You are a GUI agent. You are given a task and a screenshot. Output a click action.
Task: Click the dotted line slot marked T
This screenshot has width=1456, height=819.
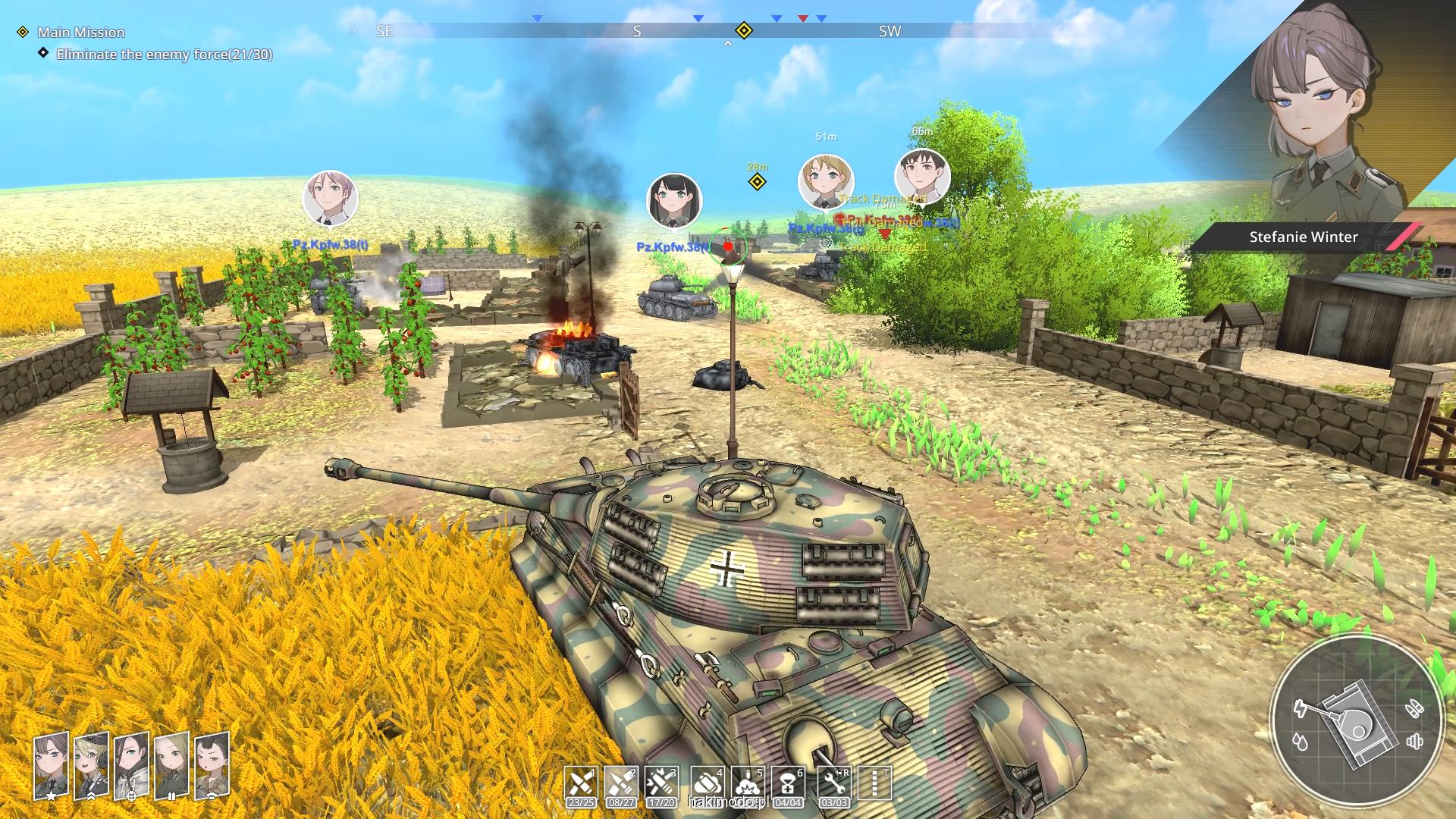click(x=875, y=784)
